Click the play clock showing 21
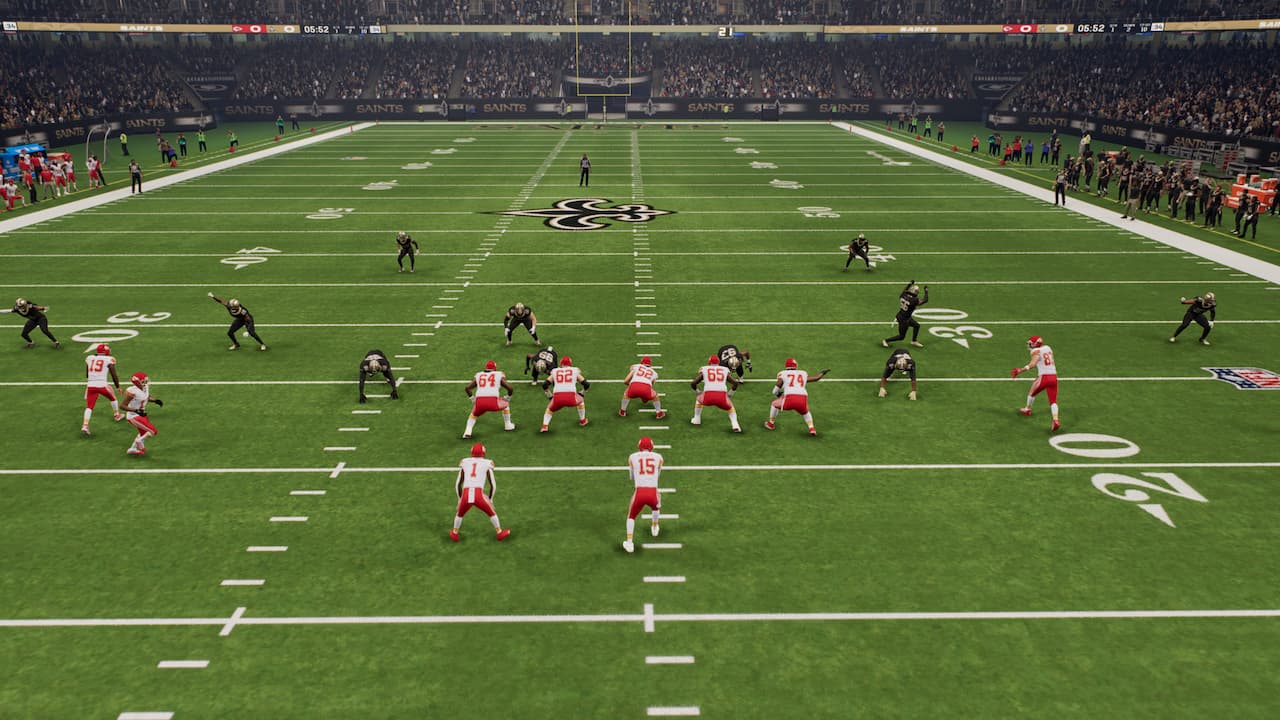Image resolution: width=1280 pixels, height=720 pixels. (x=726, y=31)
